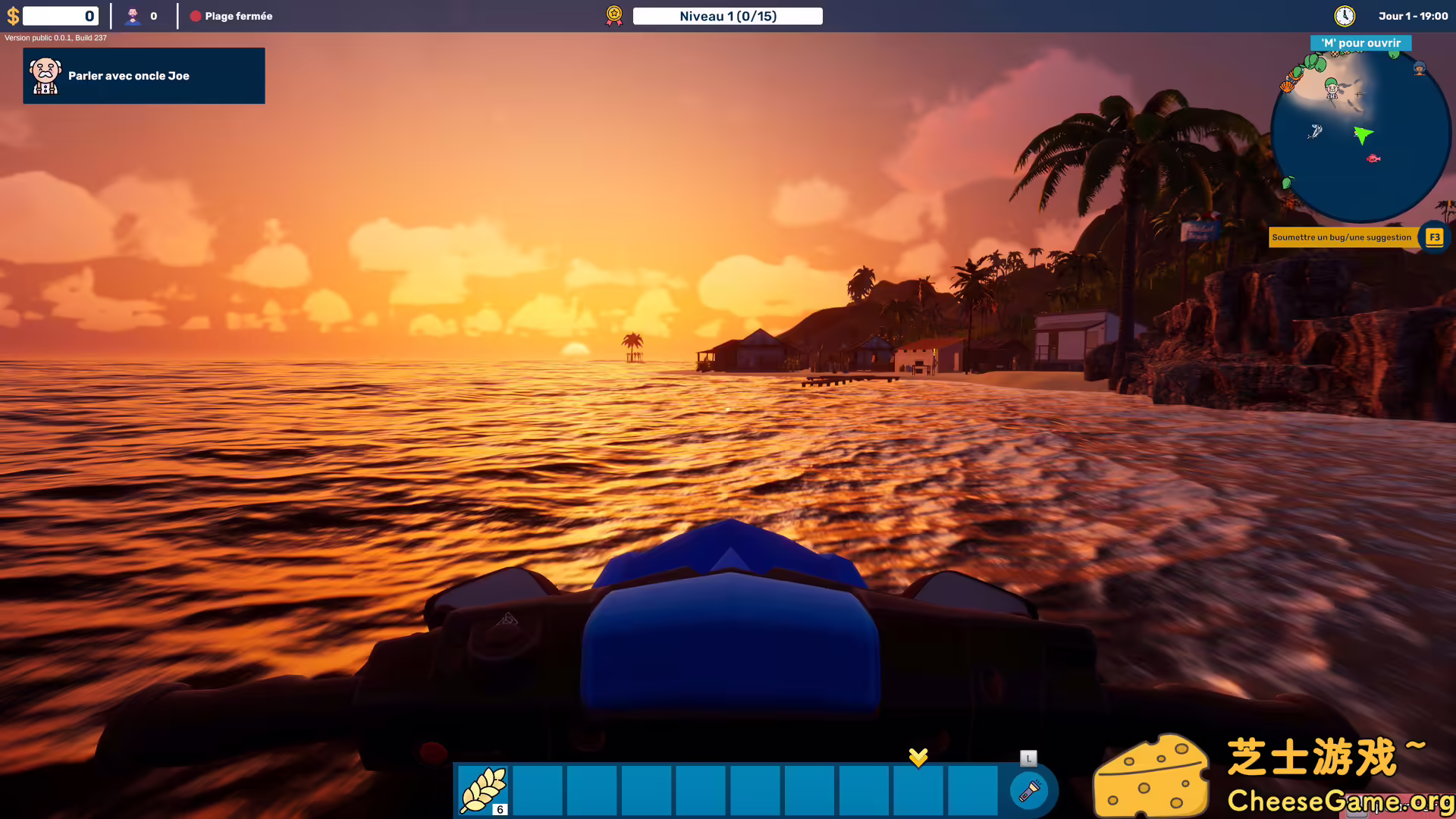
Task: Click Soumettre un bug/une suggestion
Action: [1341, 237]
